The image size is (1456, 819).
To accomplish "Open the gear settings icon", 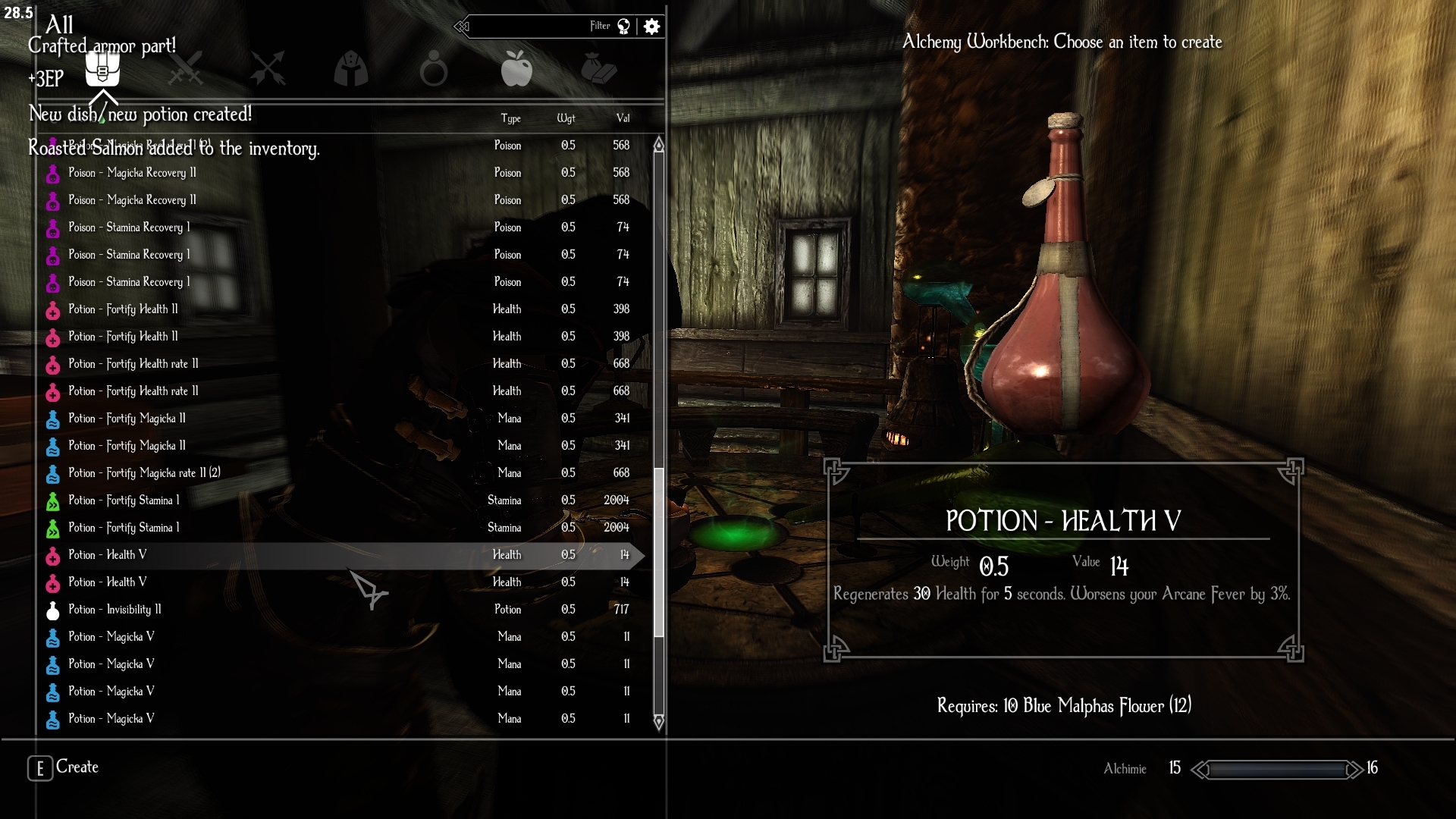I will click(651, 27).
